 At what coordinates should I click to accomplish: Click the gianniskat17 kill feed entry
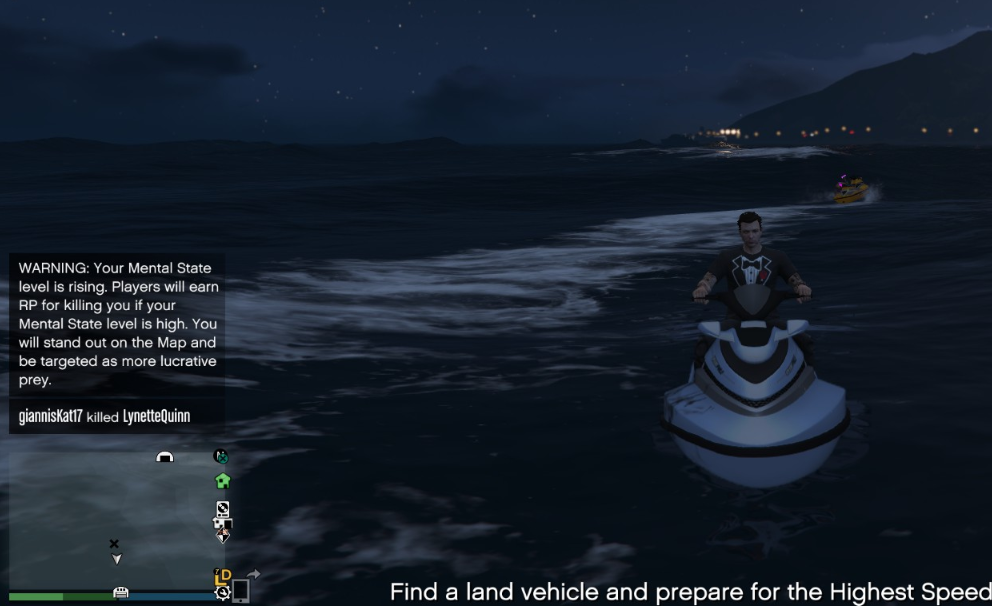pyautogui.click(x=104, y=416)
